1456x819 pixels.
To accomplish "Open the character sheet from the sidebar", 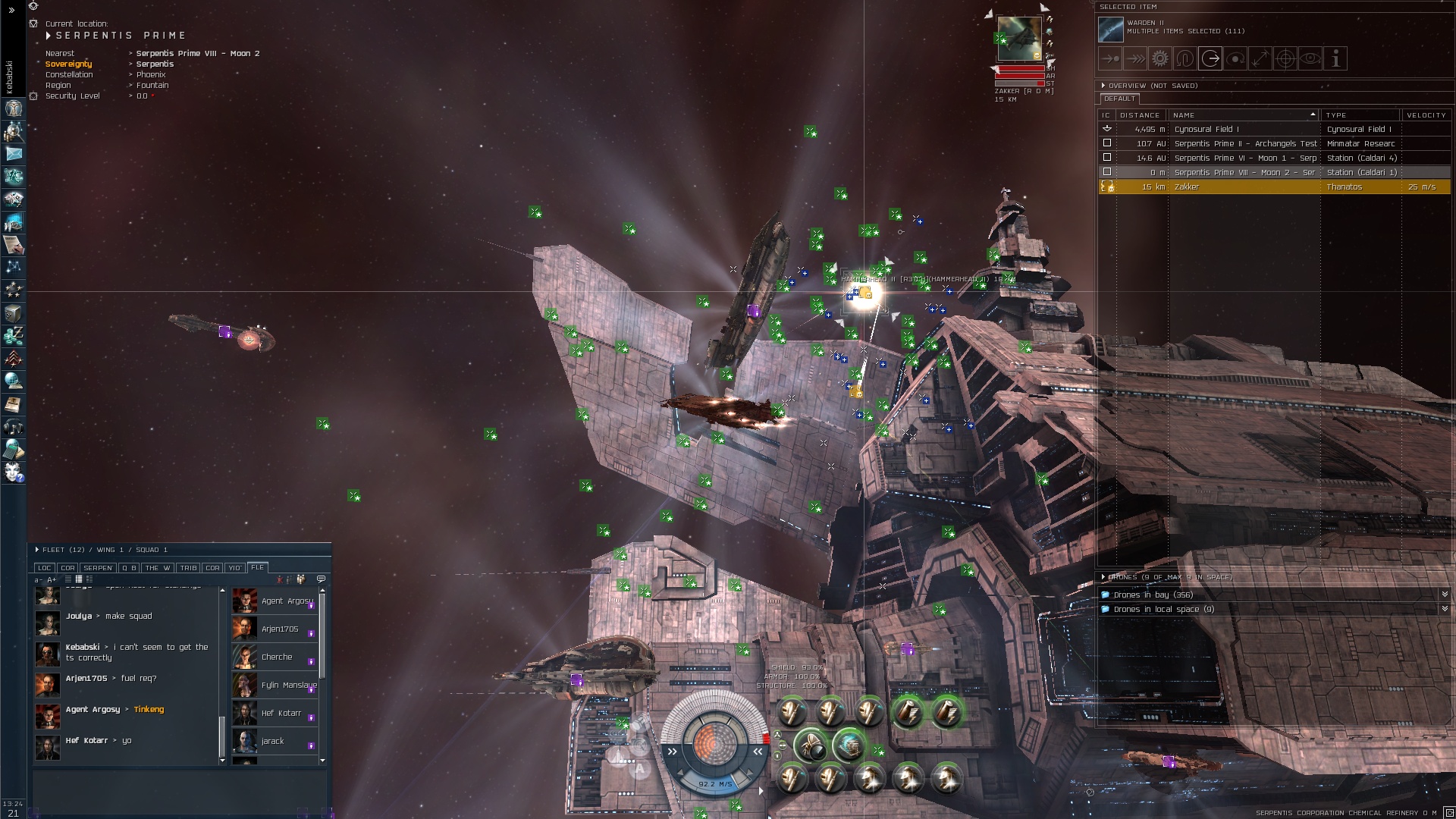I will (14, 109).
